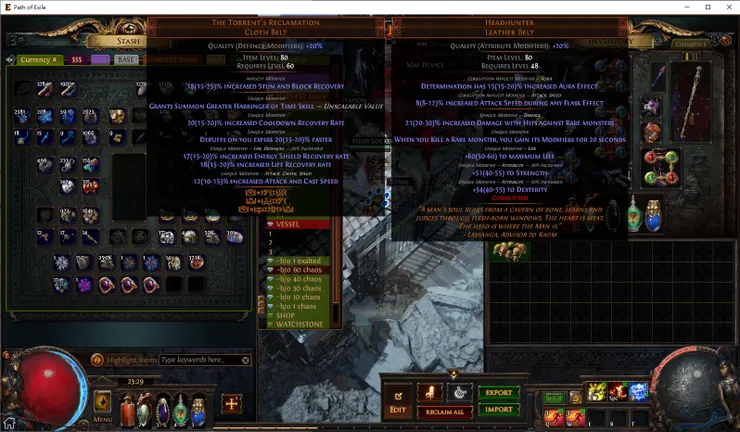740x432 pixels.
Task: Click the hideout Edit button
Action: point(398,402)
